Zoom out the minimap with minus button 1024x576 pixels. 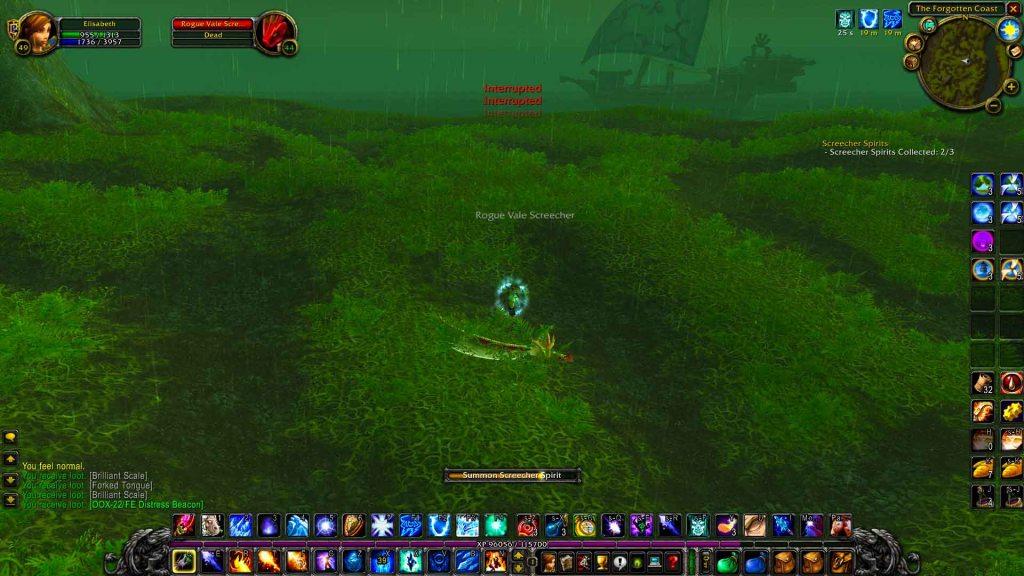click(993, 105)
